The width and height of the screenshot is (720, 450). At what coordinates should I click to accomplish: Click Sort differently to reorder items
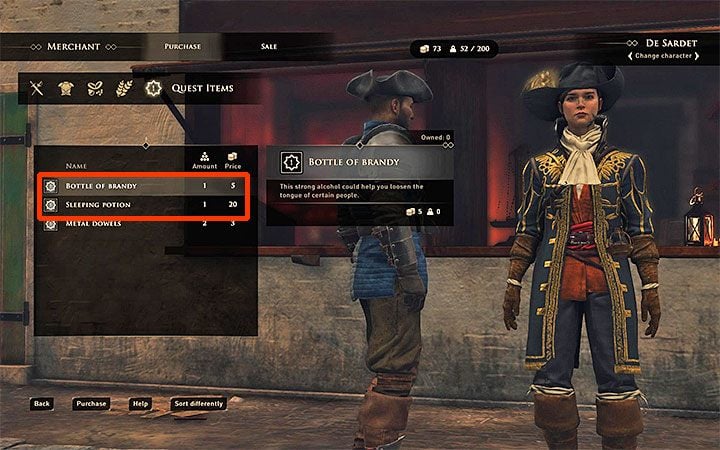click(x=198, y=404)
